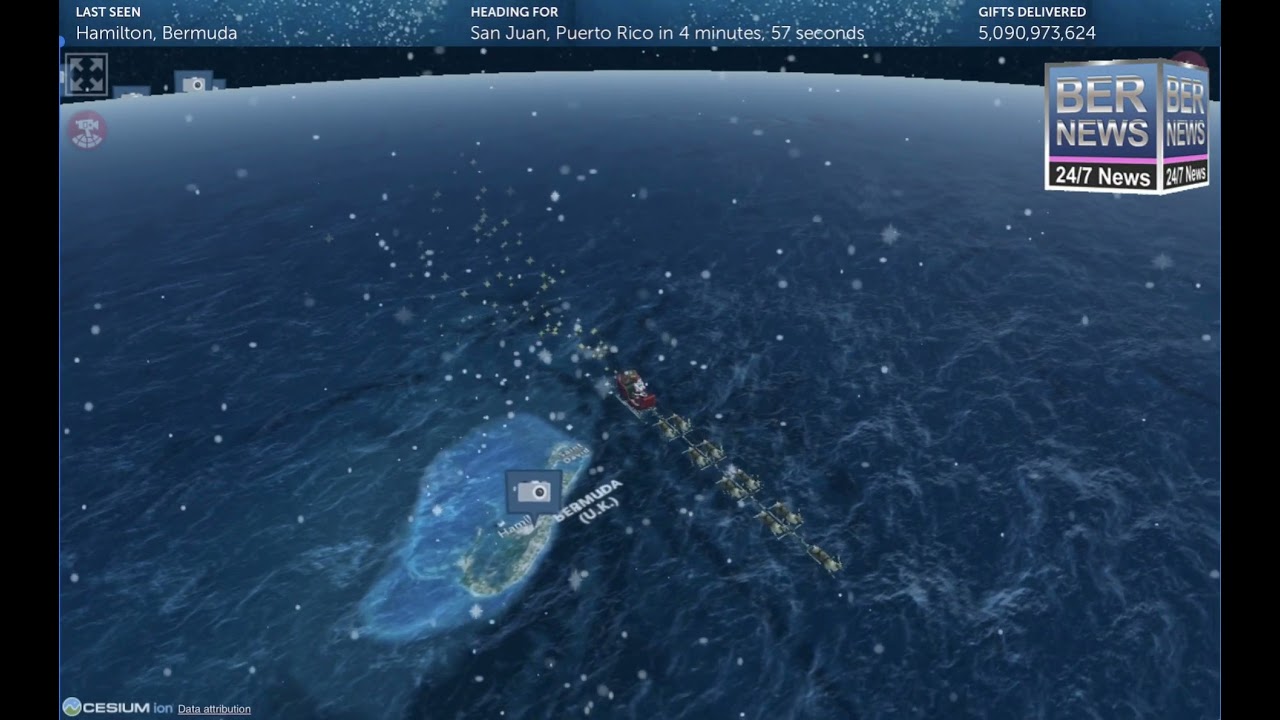Click the fullscreen expand icon
1280x720 pixels.
pos(86,74)
